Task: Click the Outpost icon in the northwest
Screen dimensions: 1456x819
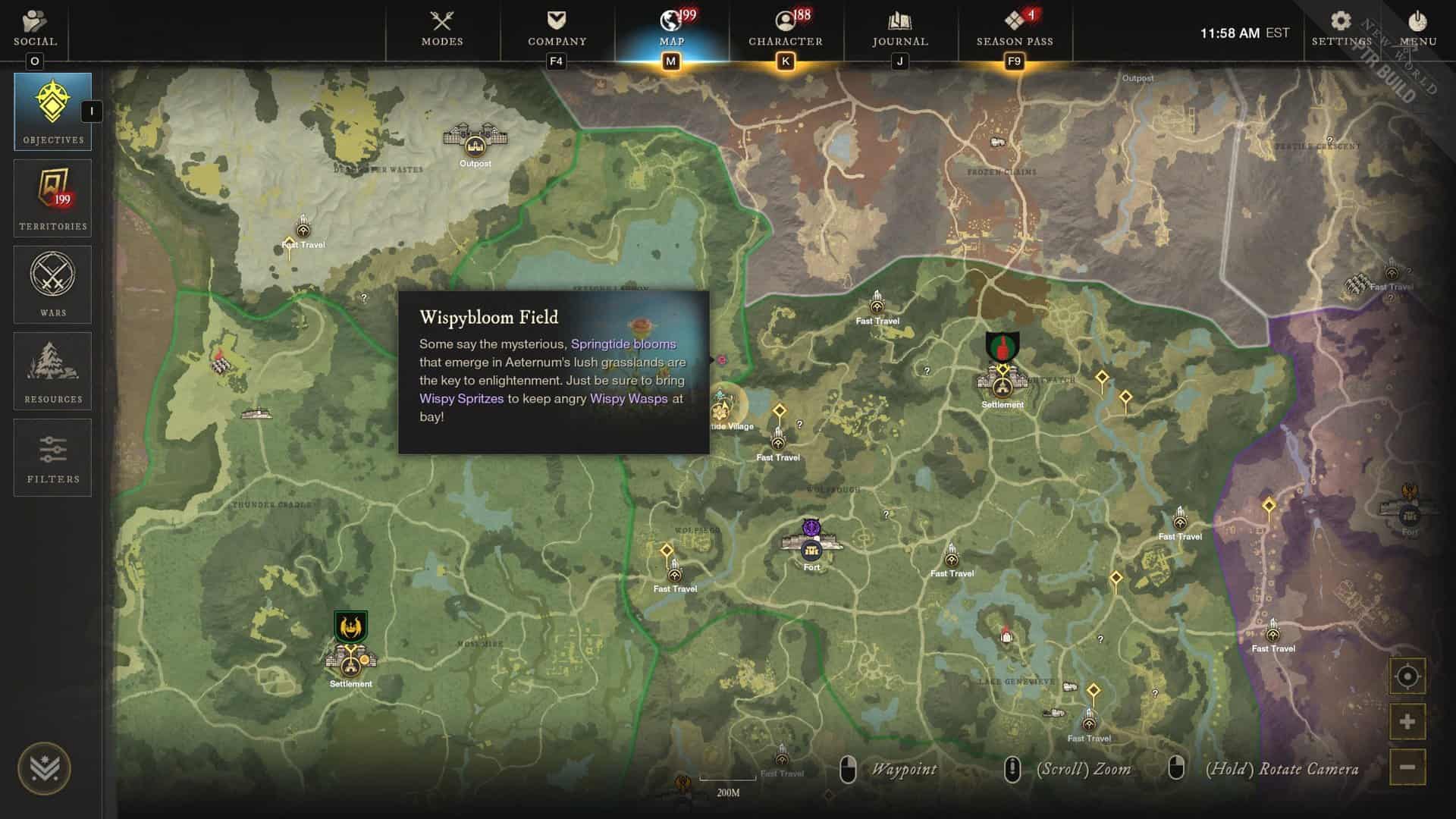Action: click(x=476, y=144)
